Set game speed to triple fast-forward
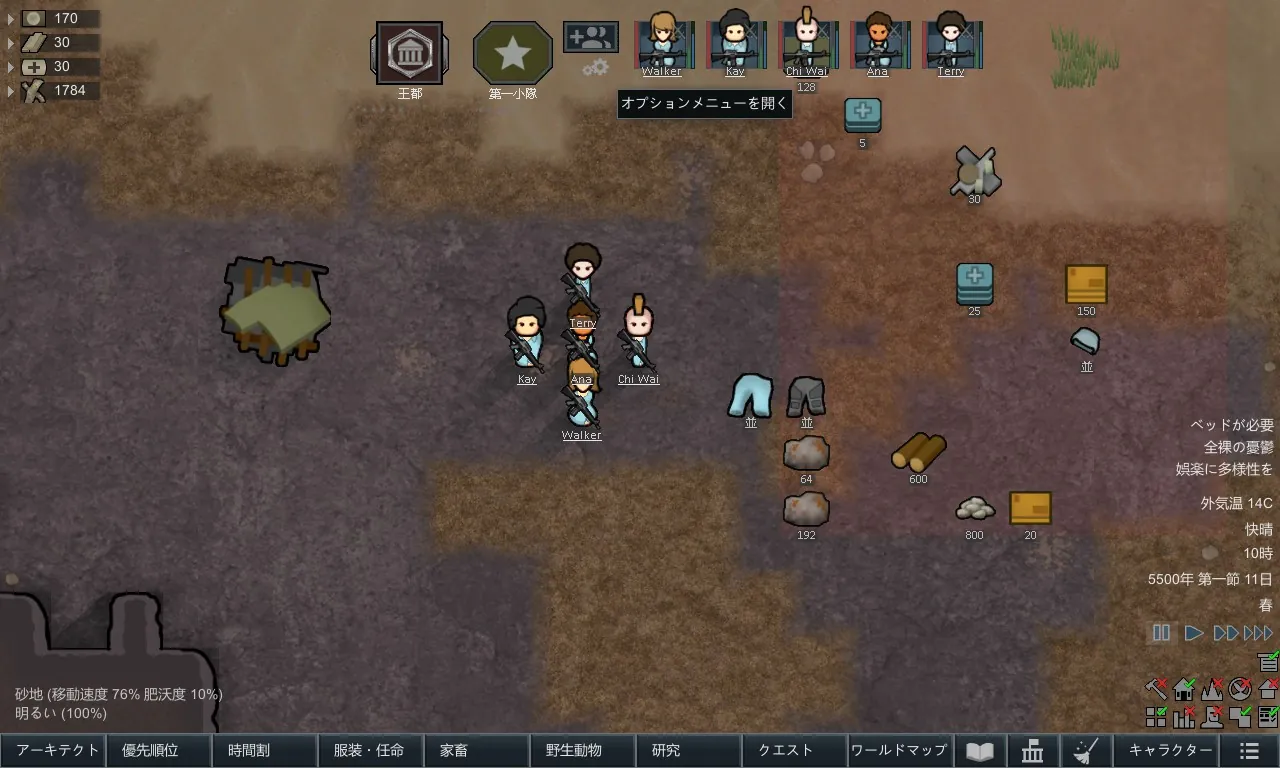This screenshot has height=768, width=1280. pyautogui.click(x=1258, y=633)
